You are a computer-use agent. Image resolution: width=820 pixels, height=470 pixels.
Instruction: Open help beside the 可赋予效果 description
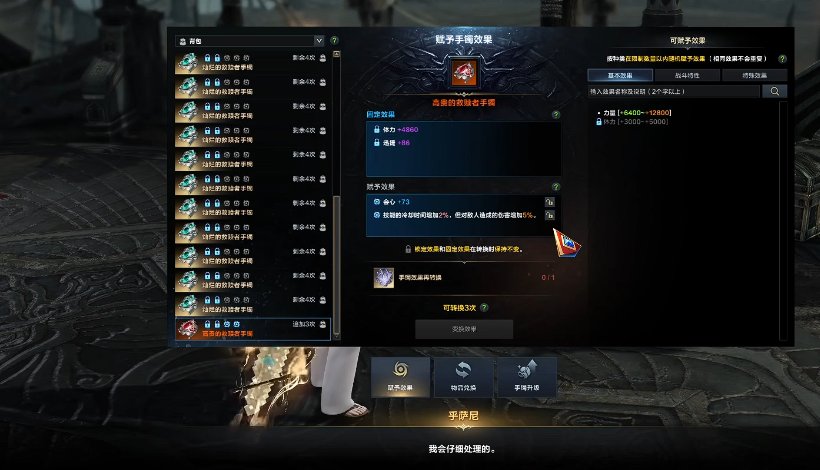point(782,59)
